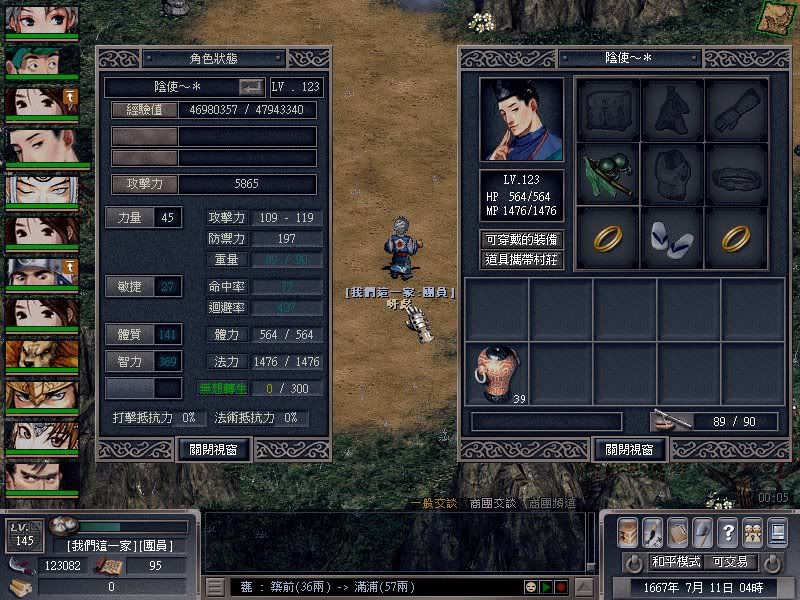The width and height of the screenshot is (800, 600).
Task: Click the chat log list button
Action: [x=215, y=586]
